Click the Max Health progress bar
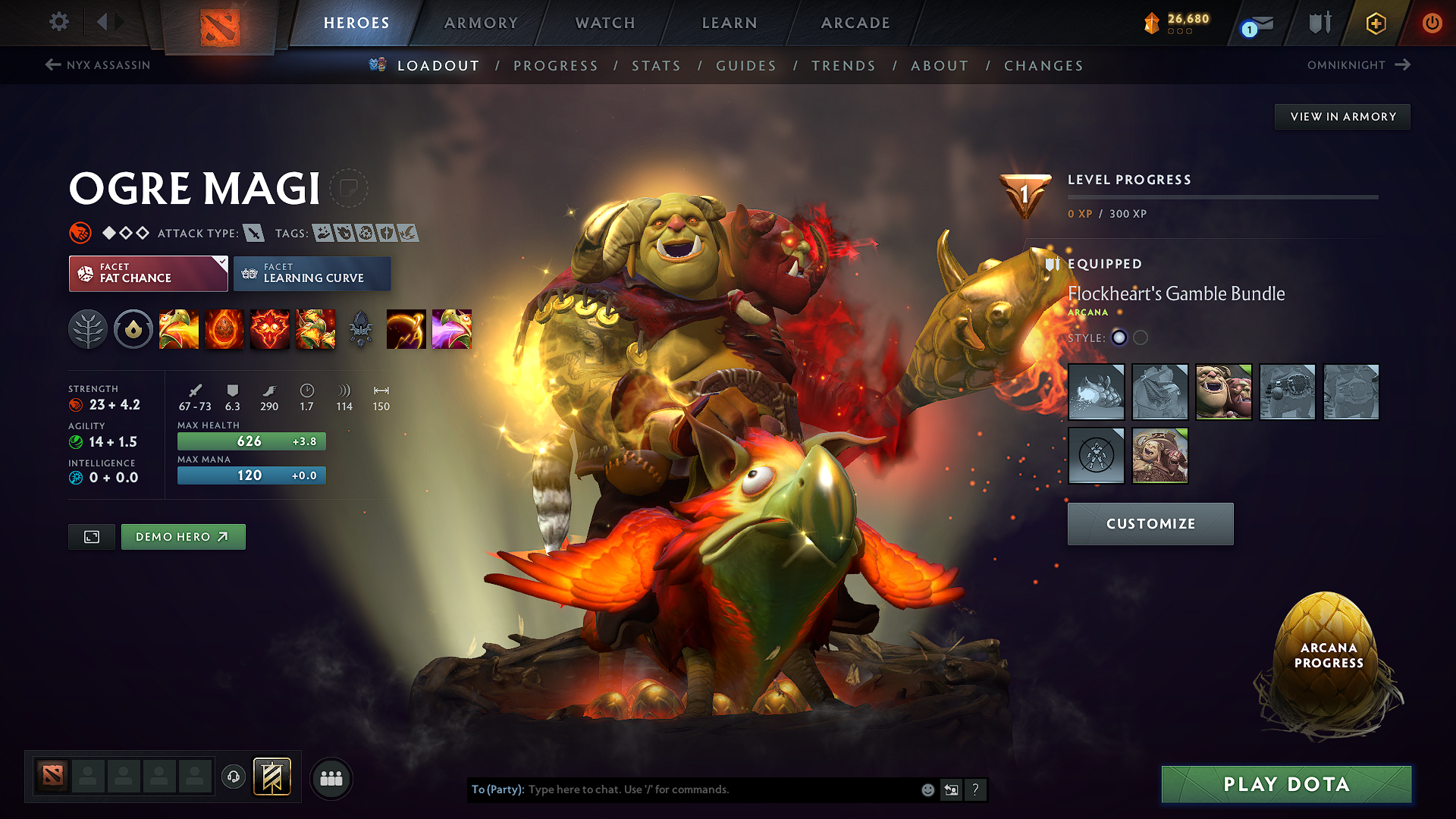The width and height of the screenshot is (1456, 819). pyautogui.click(x=251, y=441)
